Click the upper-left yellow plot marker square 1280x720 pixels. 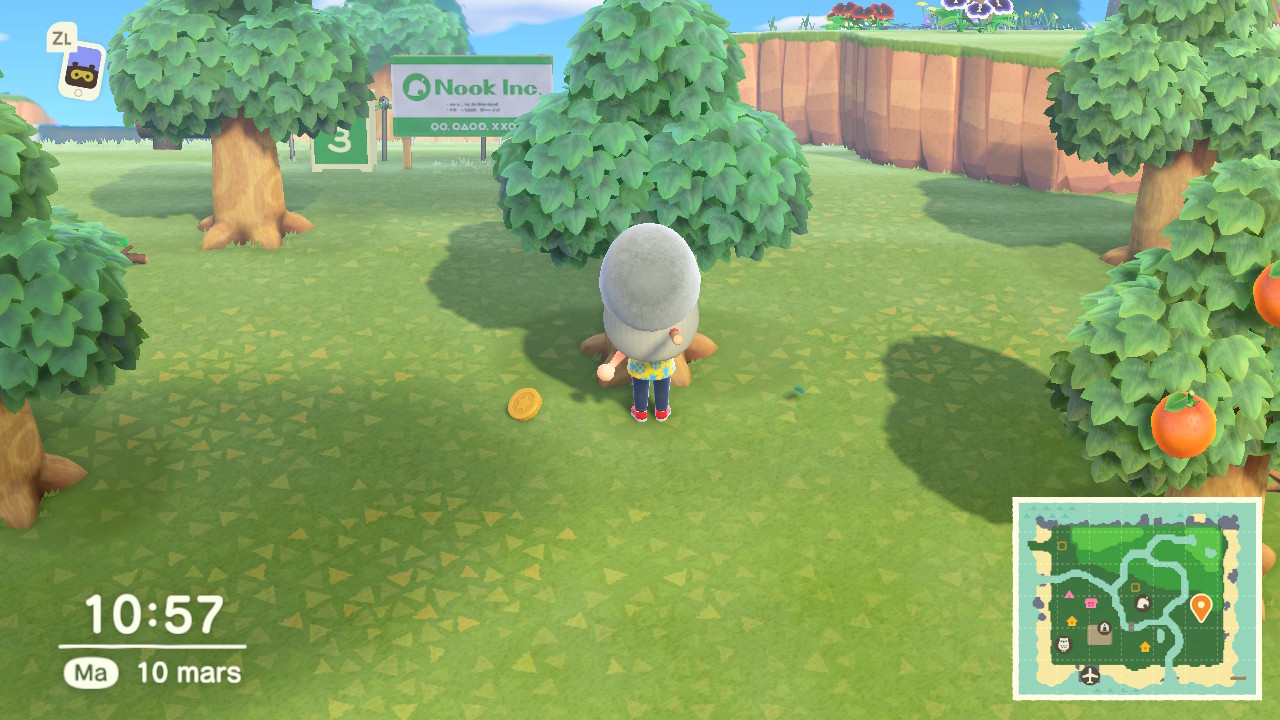tap(1062, 545)
